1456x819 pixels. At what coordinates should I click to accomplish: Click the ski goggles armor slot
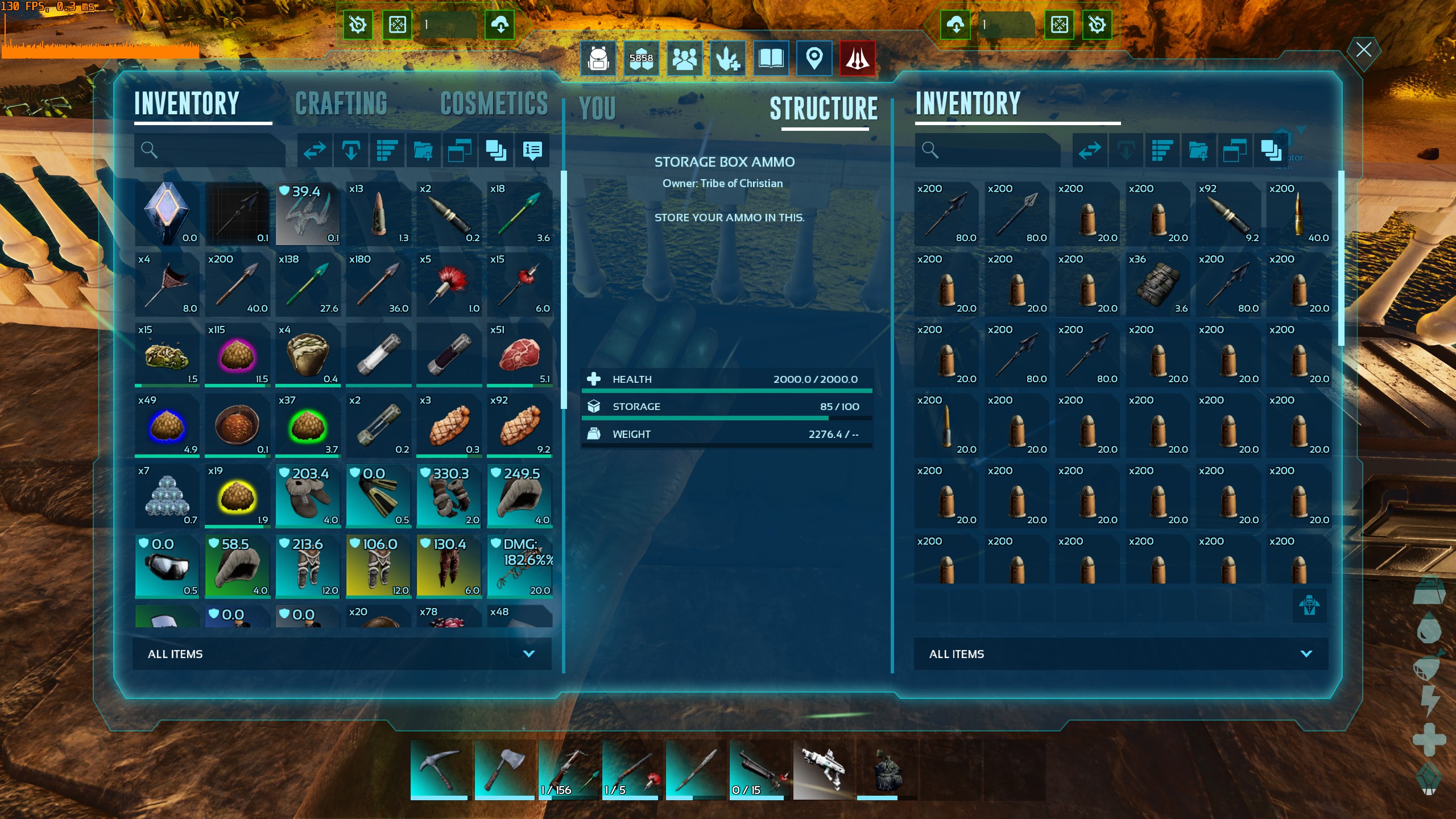coord(167,566)
